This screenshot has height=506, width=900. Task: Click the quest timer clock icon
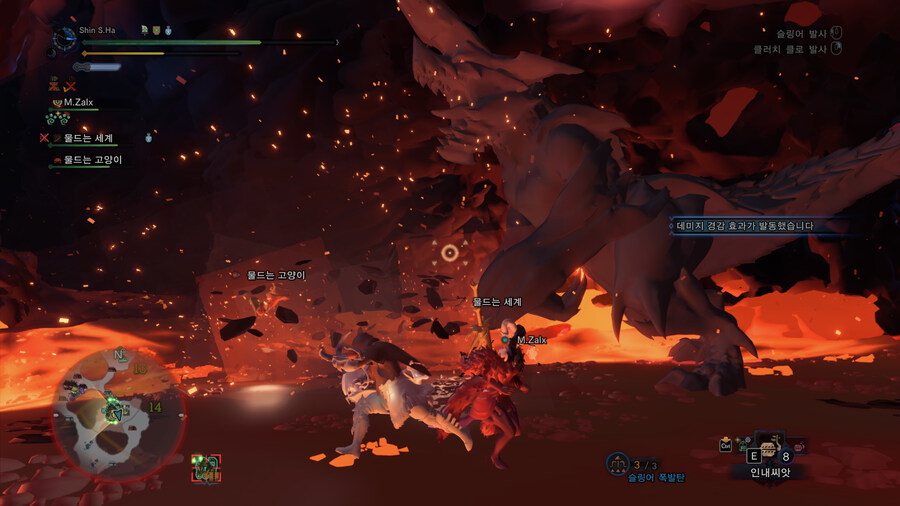click(x=65, y=37)
